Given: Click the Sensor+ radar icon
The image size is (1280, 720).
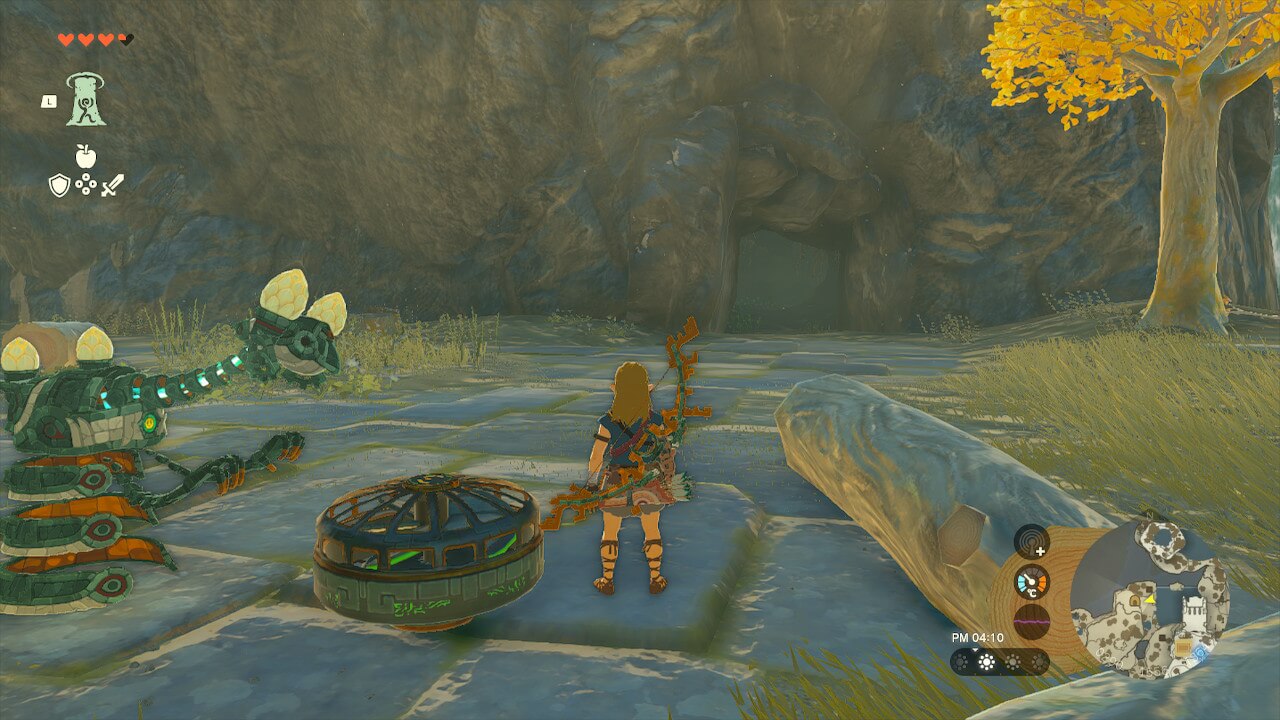Looking at the screenshot, I should pos(1031,542).
